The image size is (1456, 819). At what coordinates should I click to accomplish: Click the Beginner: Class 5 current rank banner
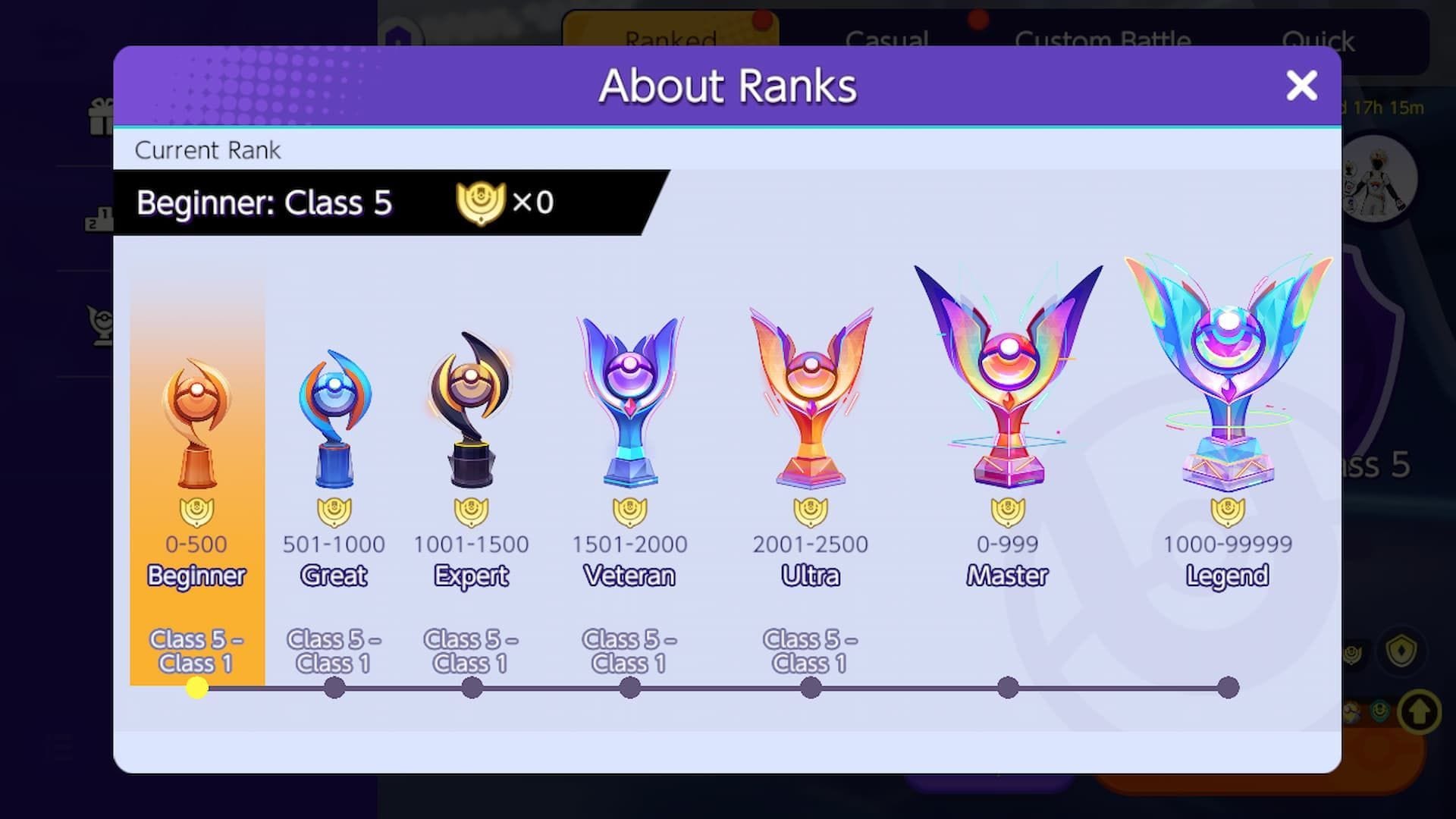(x=341, y=202)
